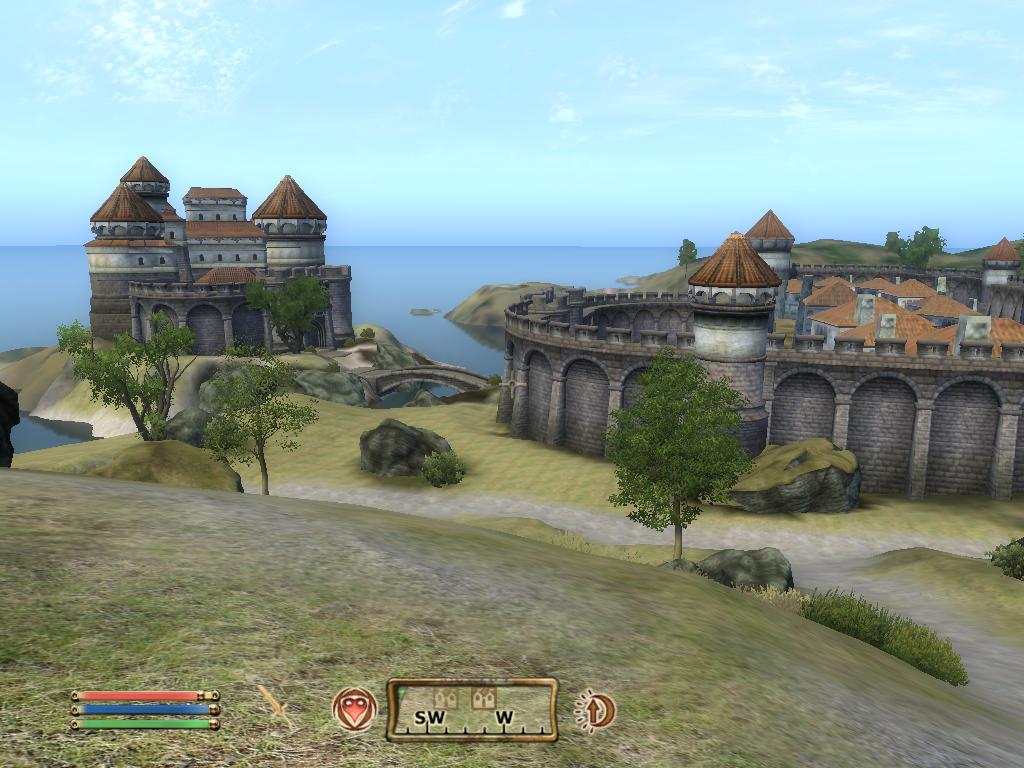Select the sun and moon effect icon
This screenshot has height=768, width=1024.
(x=596, y=710)
